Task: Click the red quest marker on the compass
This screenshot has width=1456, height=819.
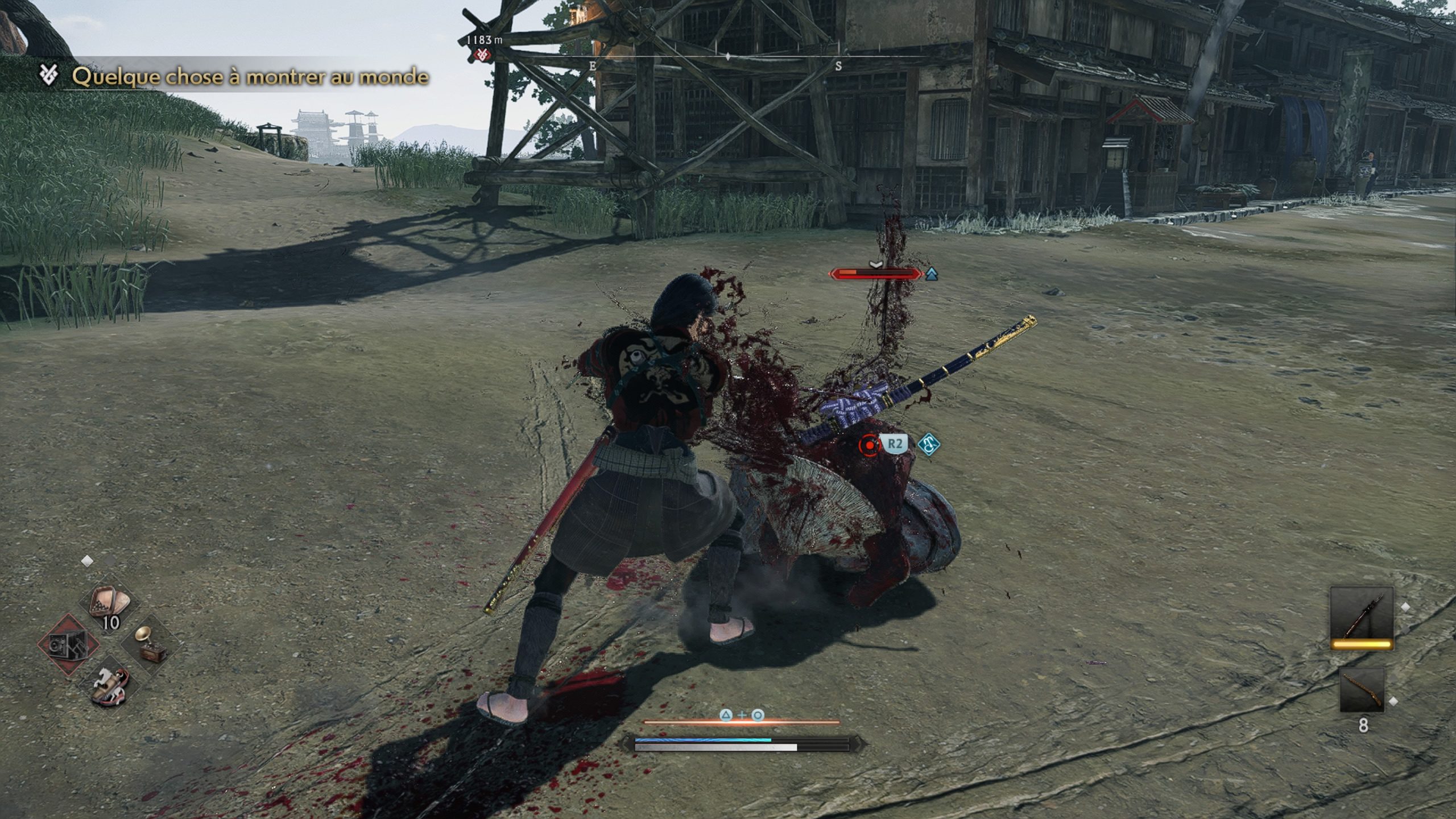Action: click(482, 55)
